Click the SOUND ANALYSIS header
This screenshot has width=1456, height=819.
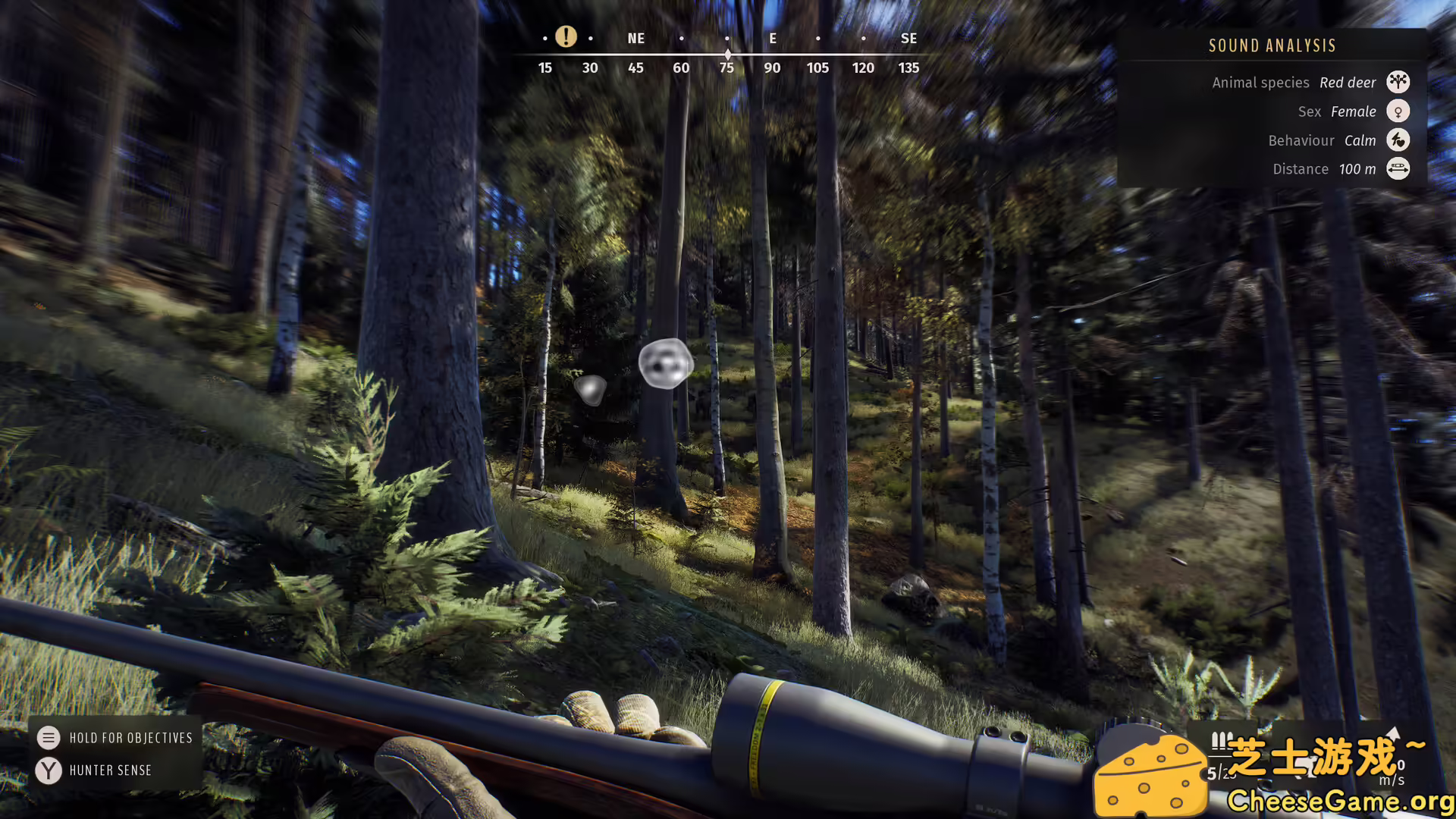pyautogui.click(x=1272, y=45)
